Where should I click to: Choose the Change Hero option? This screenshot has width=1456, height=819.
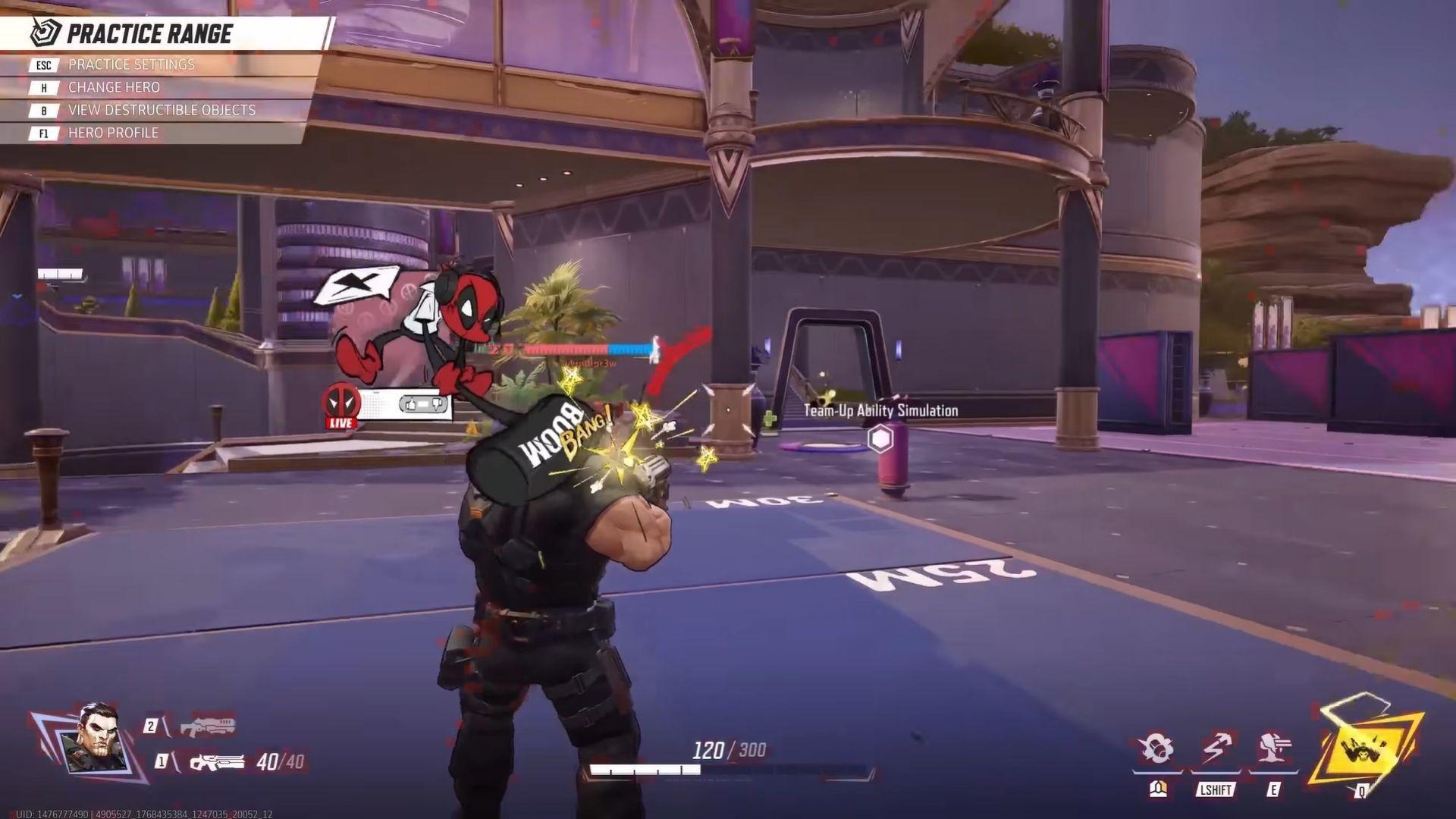114,88
